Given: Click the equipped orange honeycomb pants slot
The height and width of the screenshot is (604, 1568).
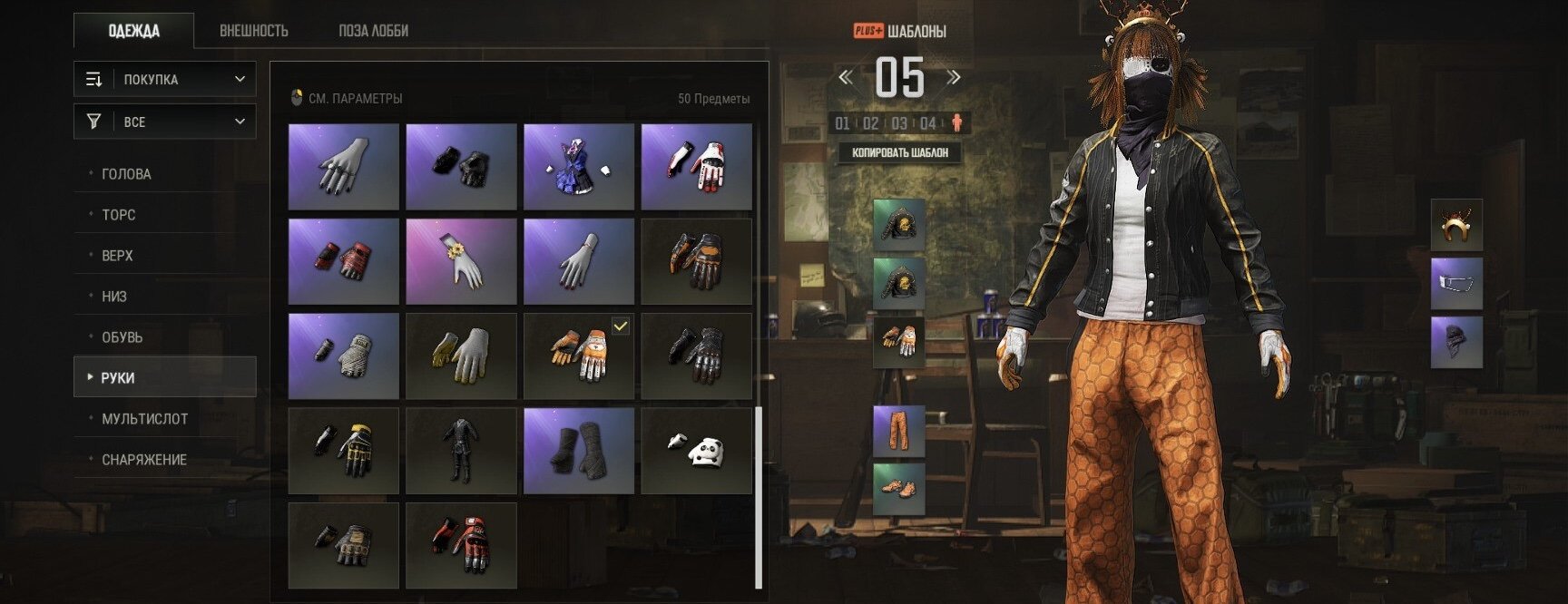Looking at the screenshot, I should [898, 431].
